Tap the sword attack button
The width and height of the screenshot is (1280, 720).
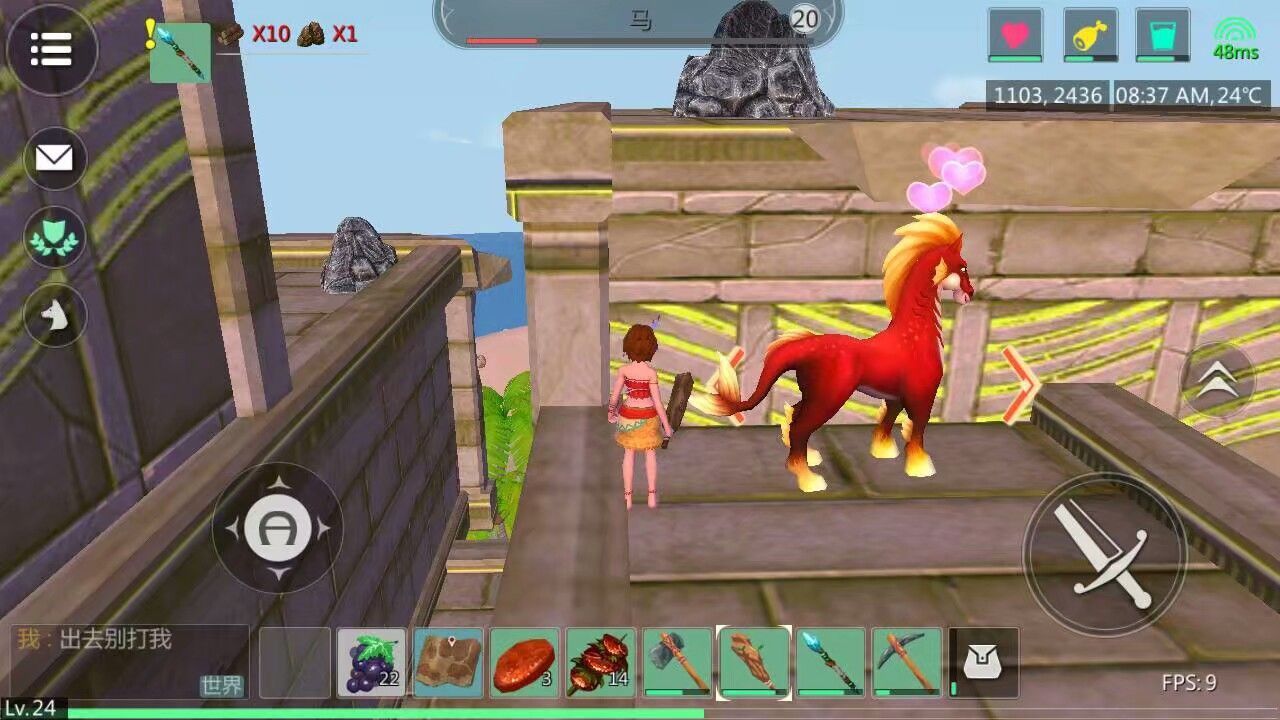[x=1104, y=554]
